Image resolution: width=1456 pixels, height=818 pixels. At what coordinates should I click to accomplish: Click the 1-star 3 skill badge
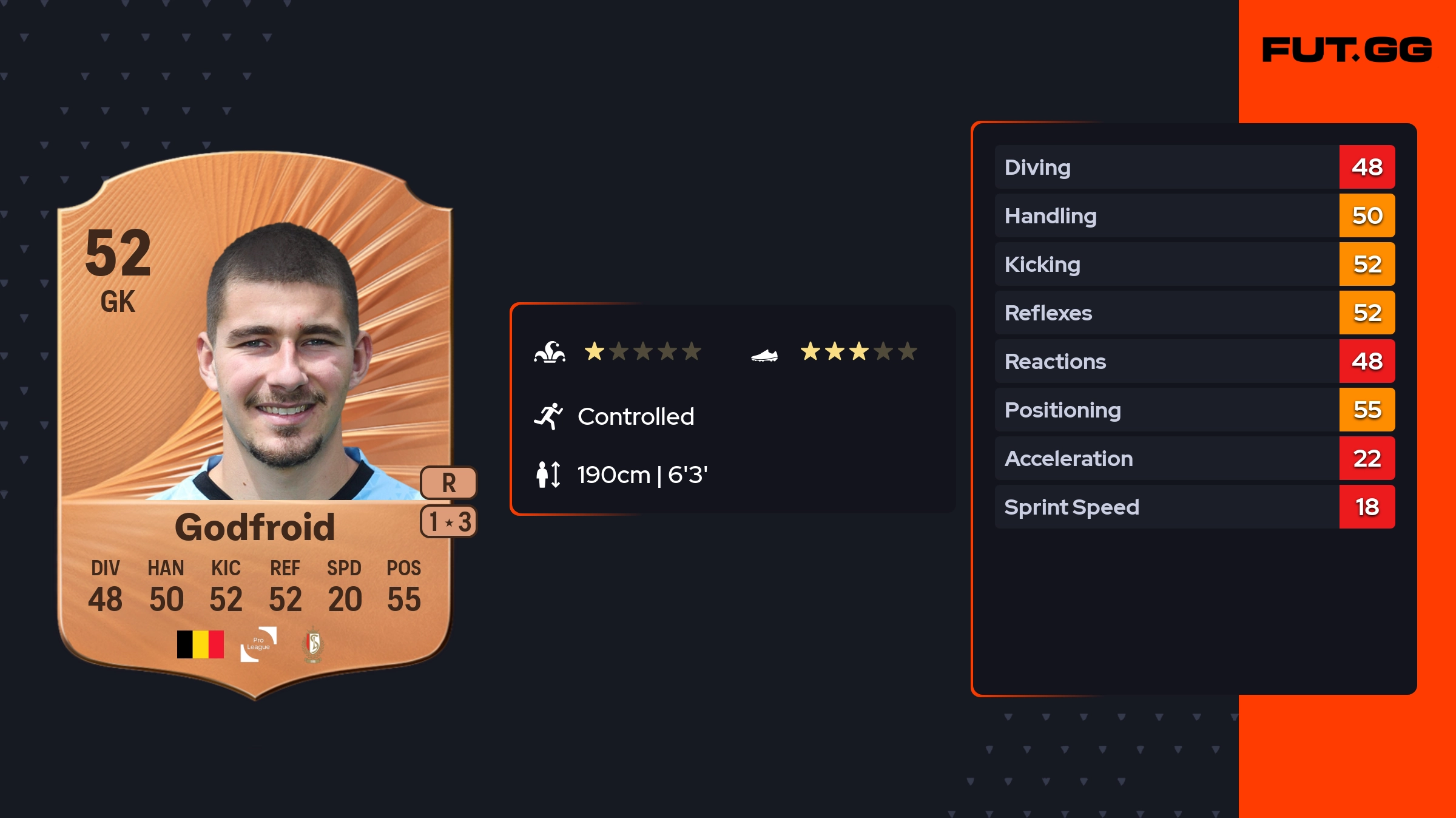coord(449,522)
